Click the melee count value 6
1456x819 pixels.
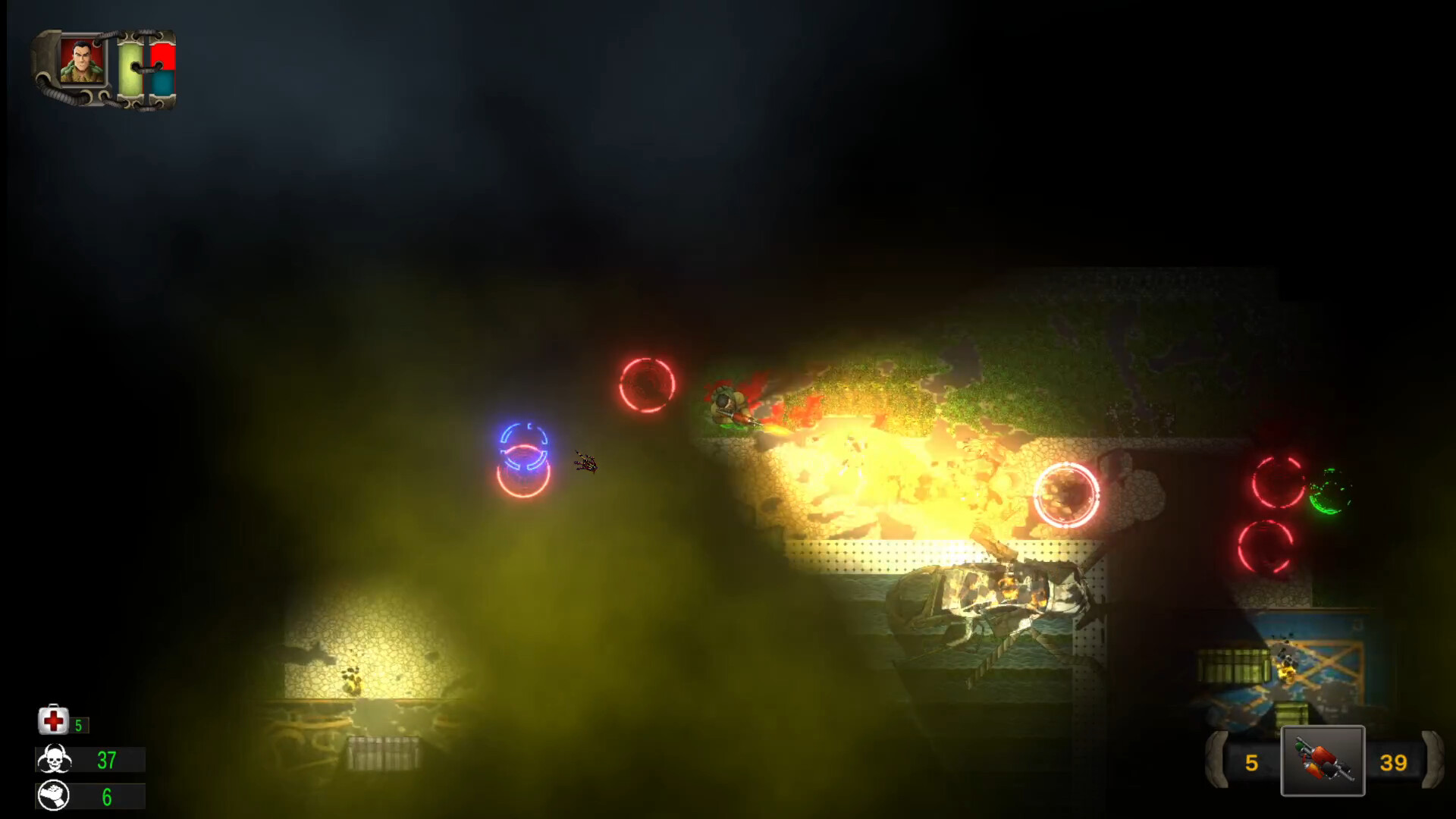[106, 796]
